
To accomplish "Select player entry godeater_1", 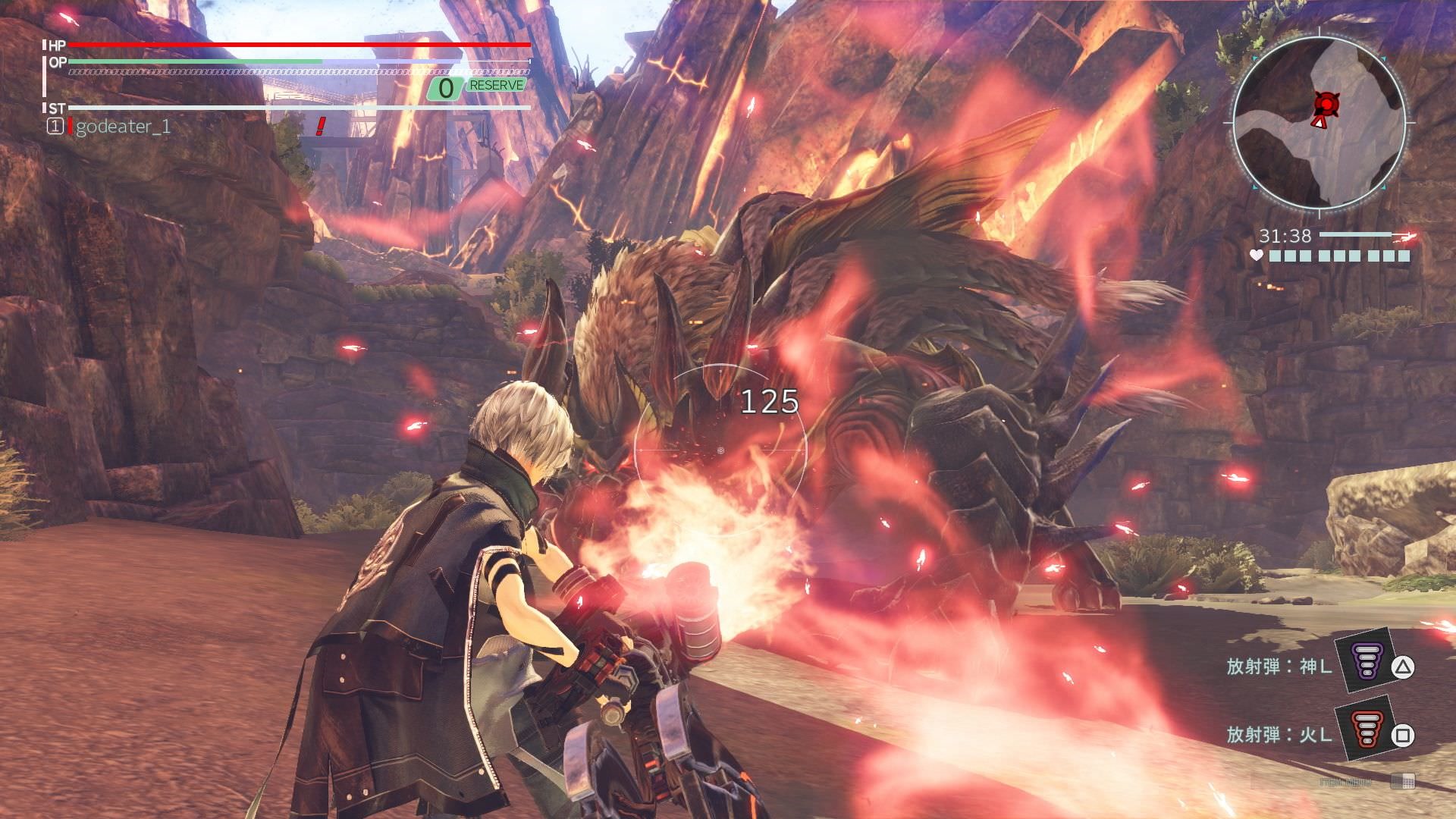I will point(123,127).
